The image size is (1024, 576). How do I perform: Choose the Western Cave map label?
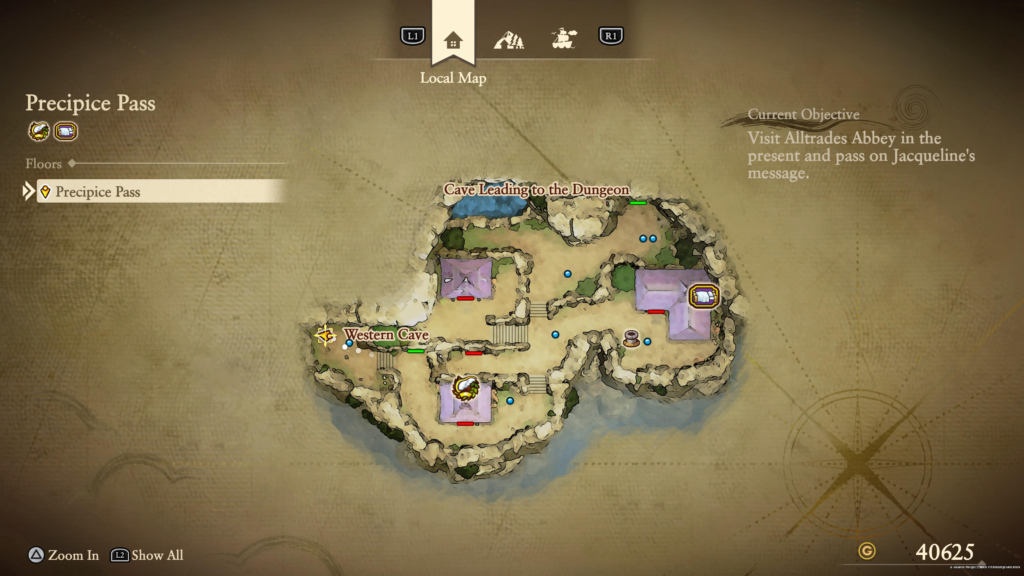[386, 334]
